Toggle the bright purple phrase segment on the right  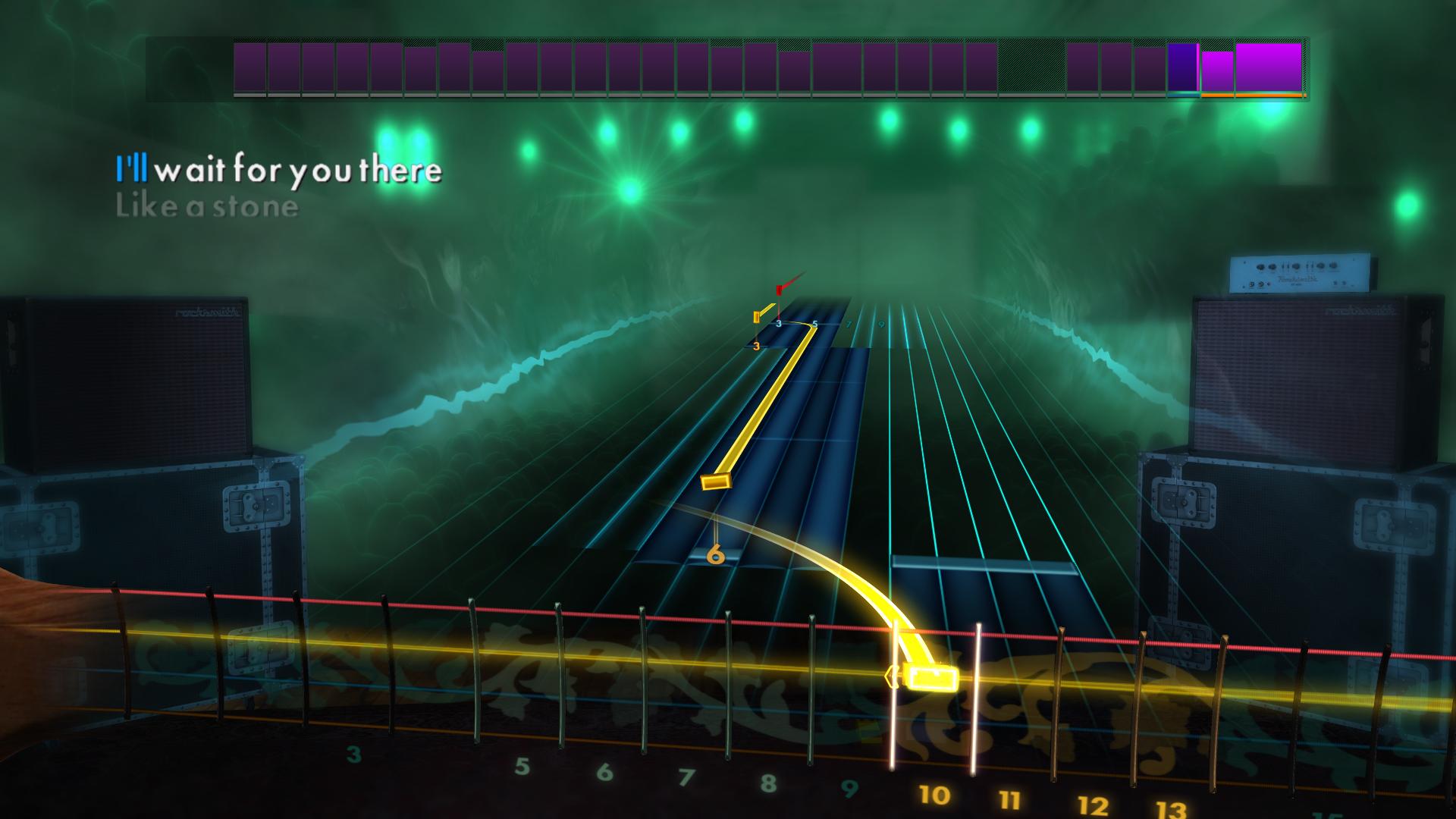(1266, 68)
